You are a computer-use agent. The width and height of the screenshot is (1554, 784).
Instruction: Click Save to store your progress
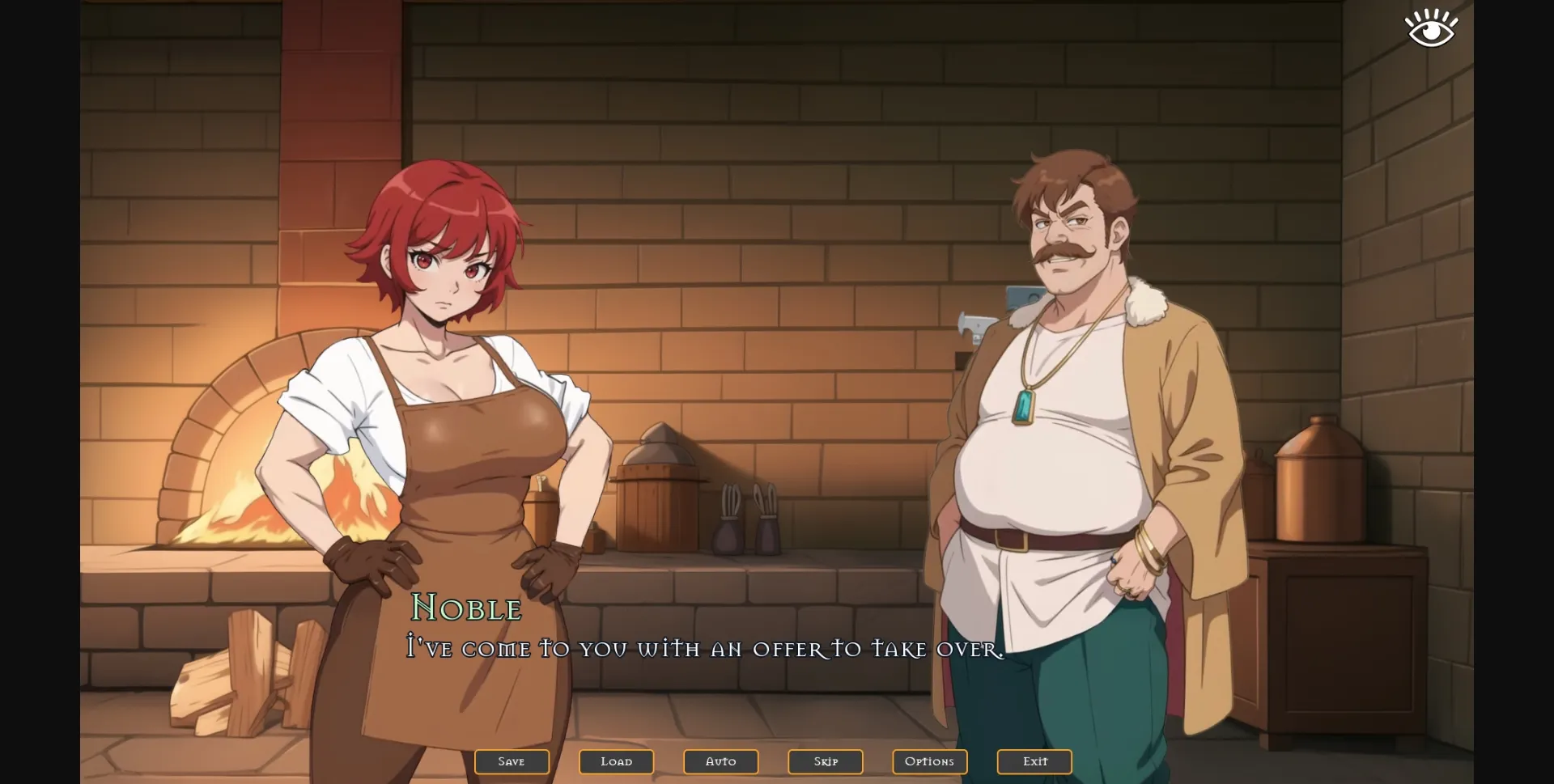click(512, 761)
